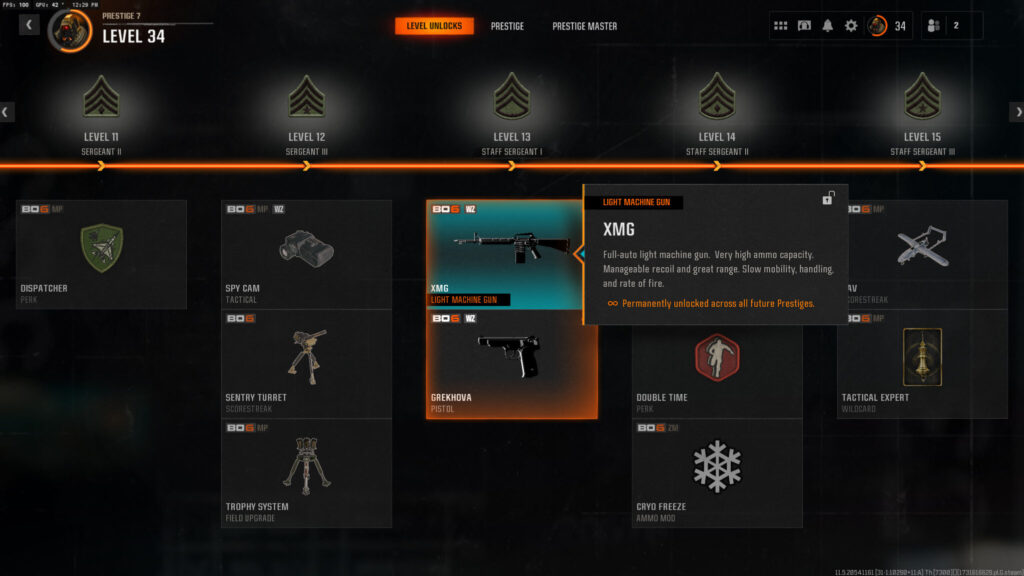1024x576 pixels.
Task: Select the Dispatcher perk tile
Action: coord(101,254)
